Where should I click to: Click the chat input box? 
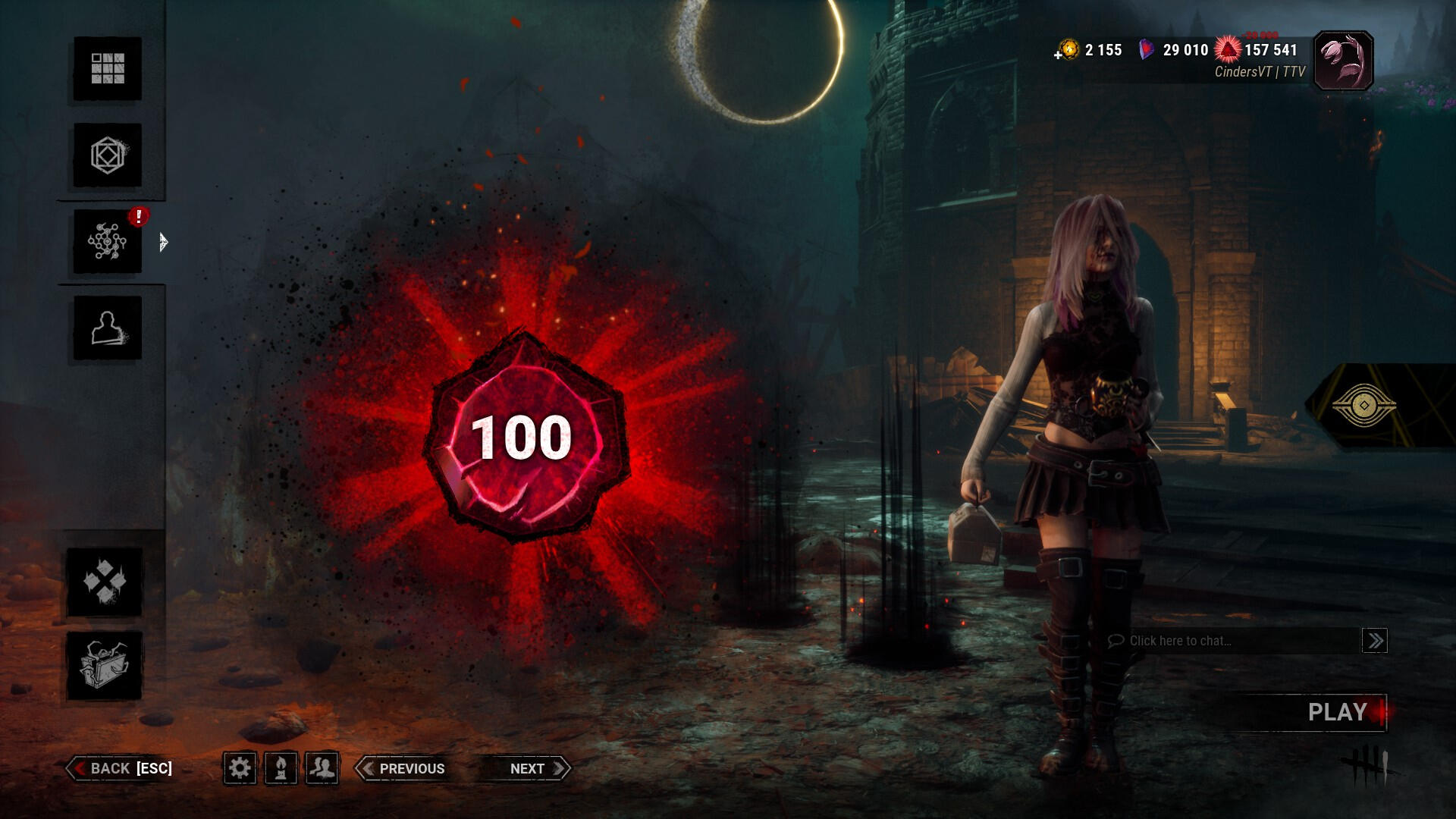(x=1232, y=641)
